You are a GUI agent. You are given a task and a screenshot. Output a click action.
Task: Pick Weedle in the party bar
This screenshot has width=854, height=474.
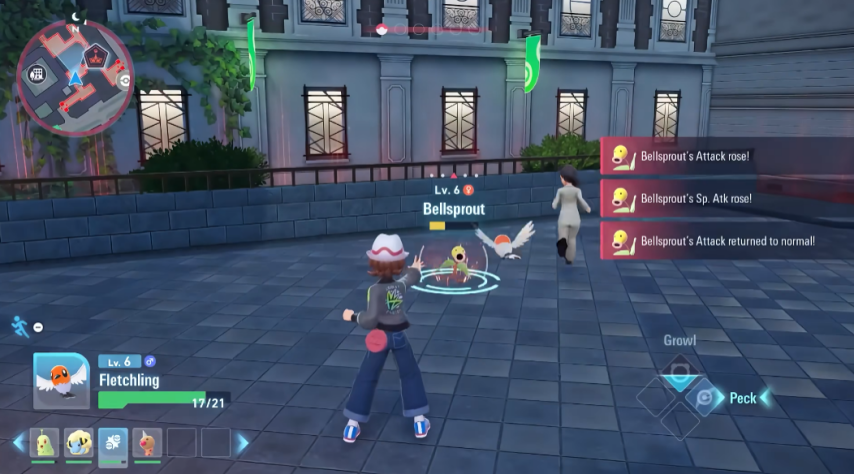pyautogui.click(x=147, y=442)
